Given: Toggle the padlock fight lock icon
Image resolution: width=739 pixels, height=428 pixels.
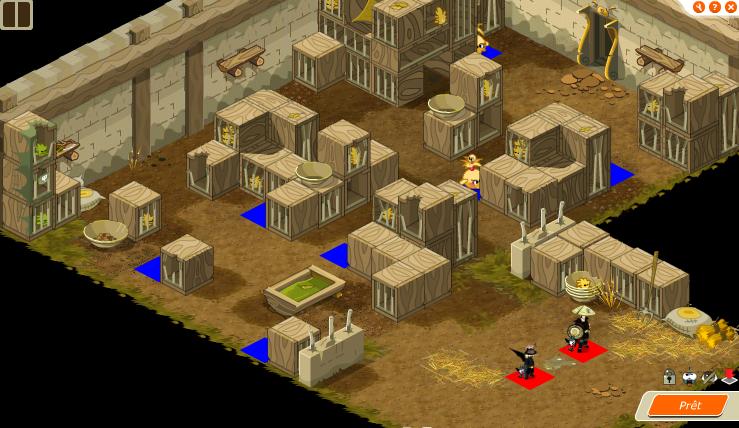Looking at the screenshot, I should 669,377.
